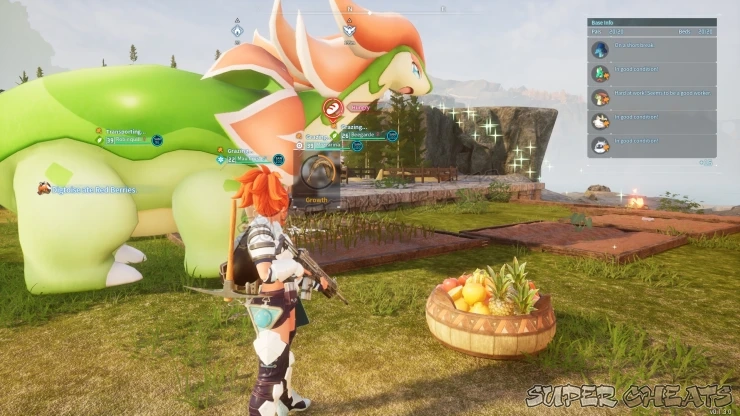Select the winged shield compass marker
Viewport: 740px width, 416px height.
pos(349,30)
